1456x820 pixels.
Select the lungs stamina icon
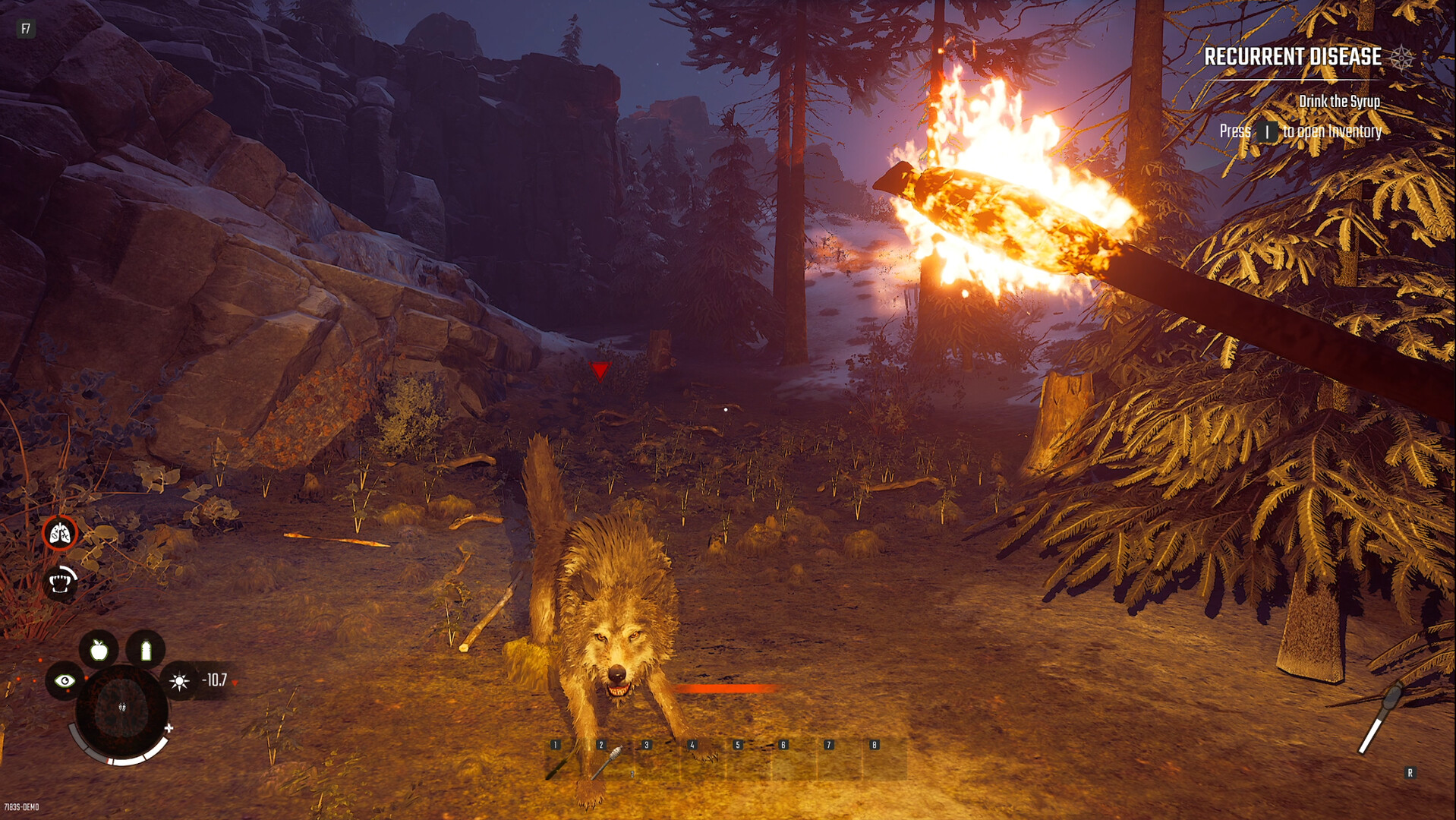pos(61,533)
